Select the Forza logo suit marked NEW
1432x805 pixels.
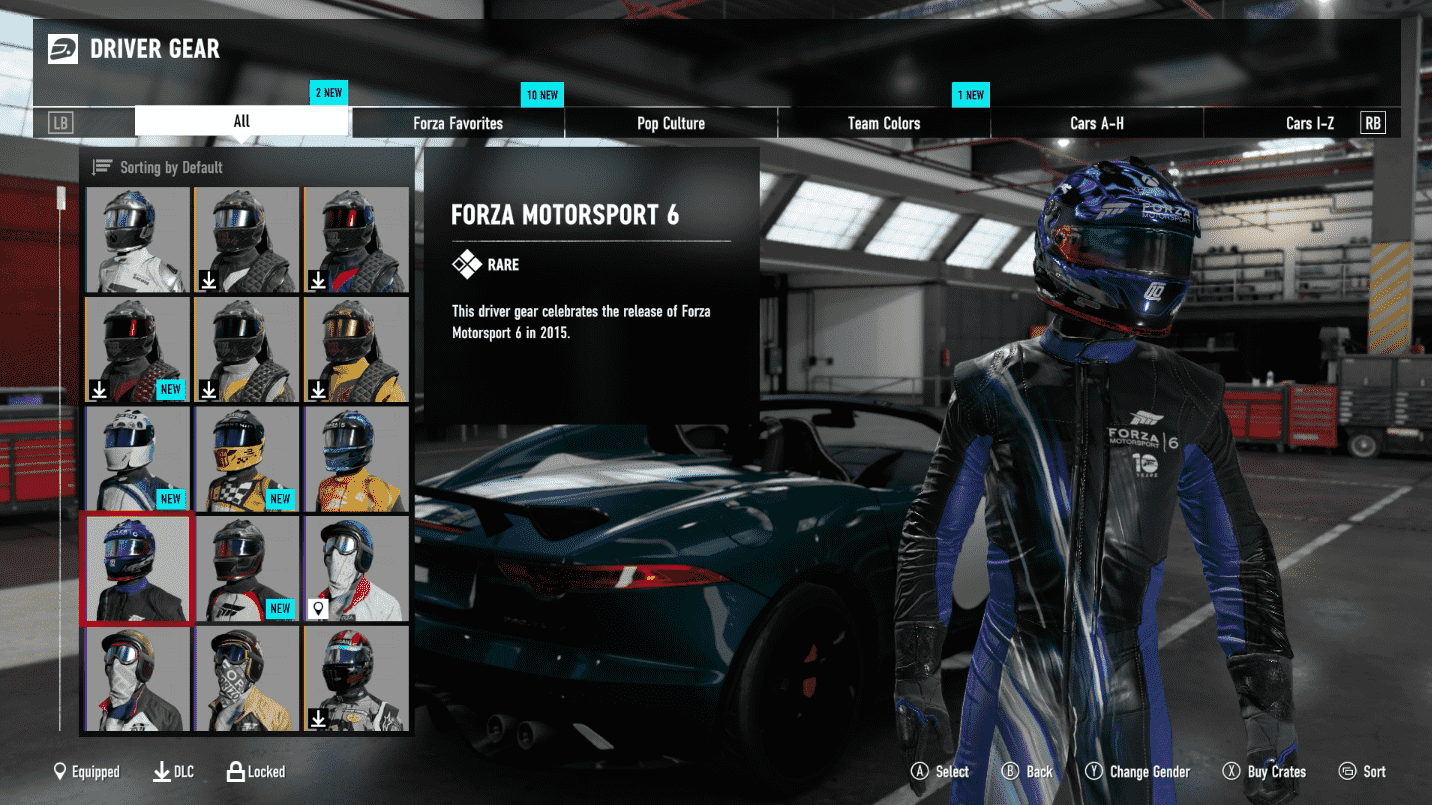[x=246, y=568]
